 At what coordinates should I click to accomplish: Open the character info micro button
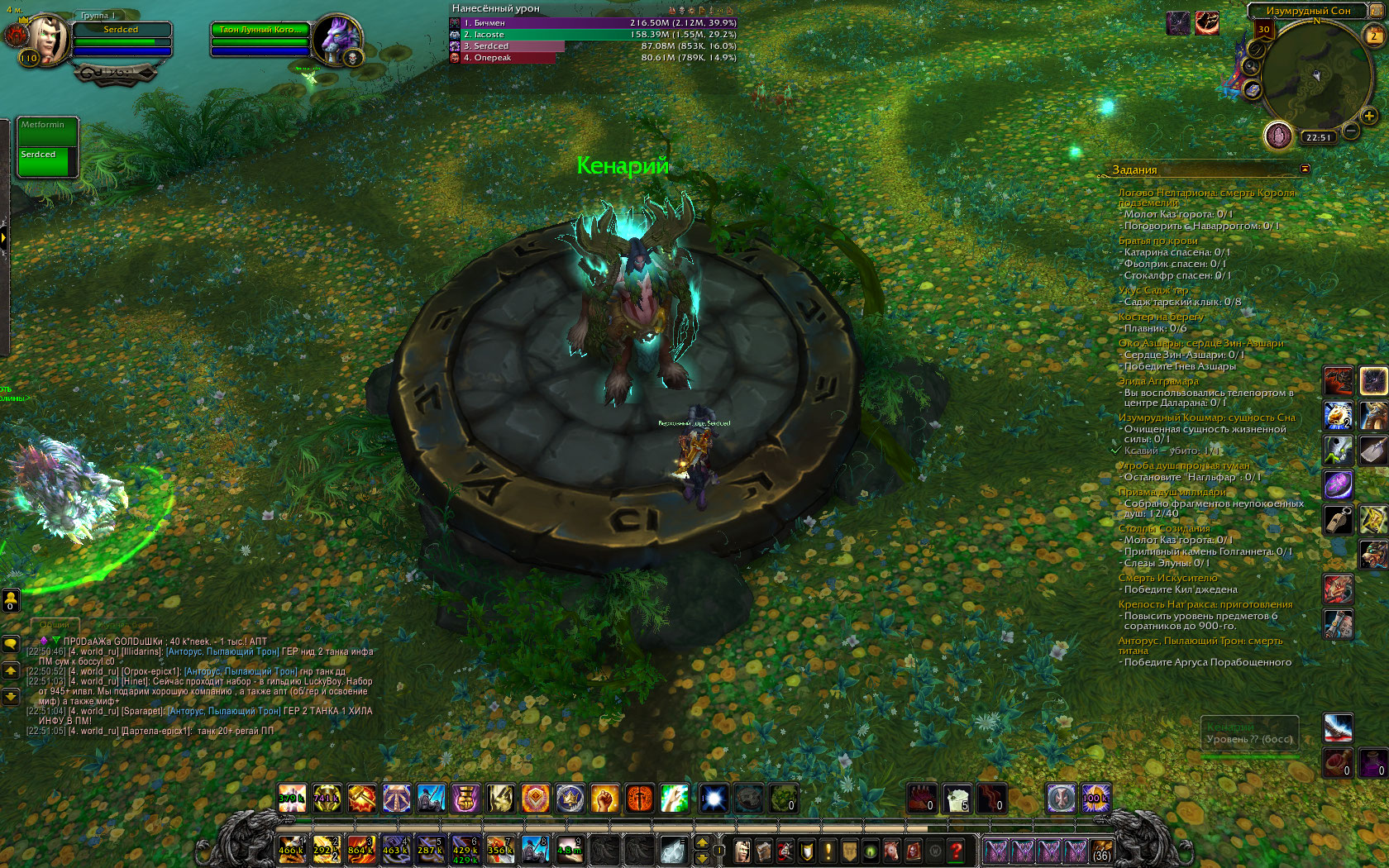[x=742, y=850]
